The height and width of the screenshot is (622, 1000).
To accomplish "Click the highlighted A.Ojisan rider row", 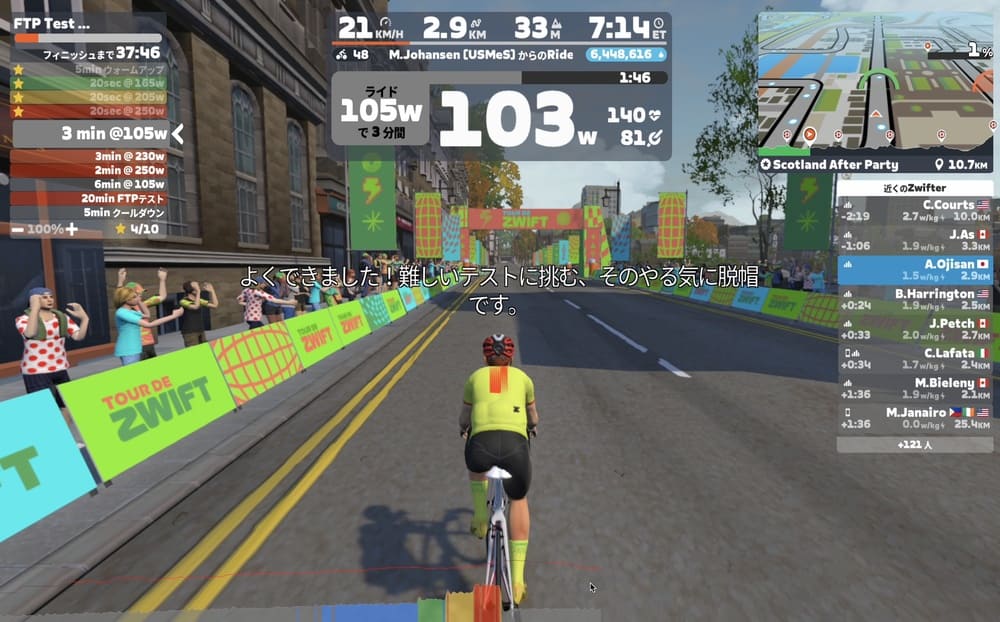I will point(915,270).
